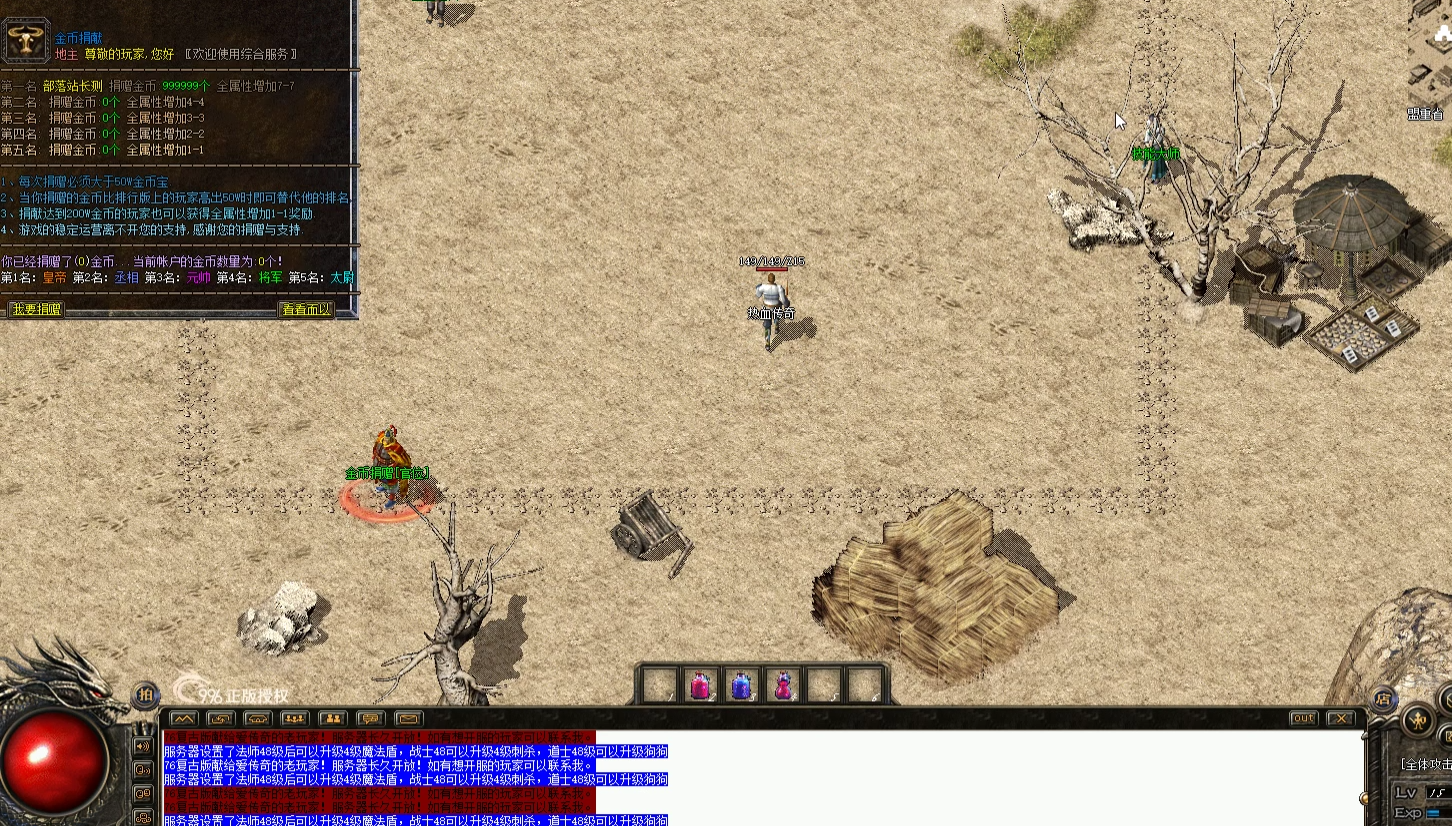Open the envelope mail chat button

point(408,718)
